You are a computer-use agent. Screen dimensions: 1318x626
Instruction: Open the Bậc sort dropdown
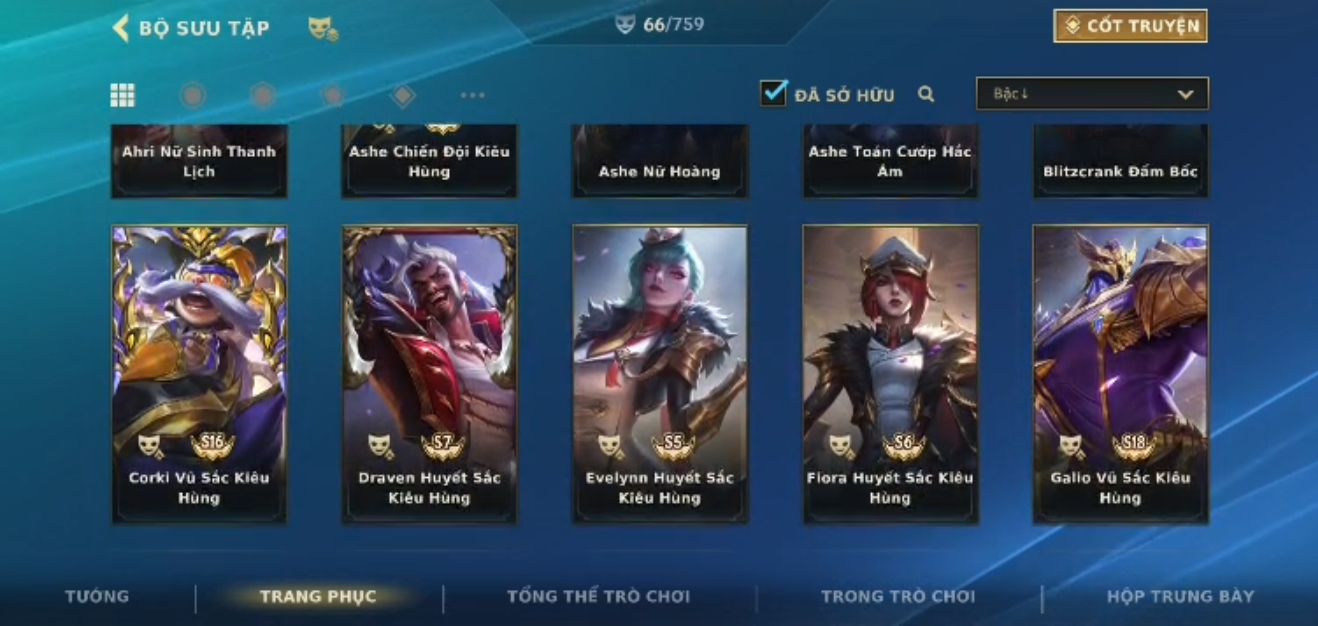click(1092, 94)
